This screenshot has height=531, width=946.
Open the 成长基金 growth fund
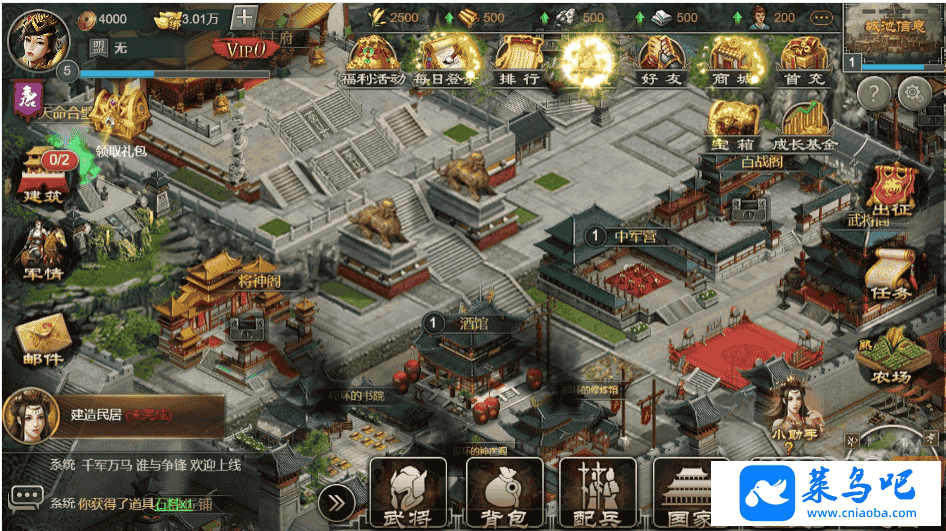click(x=805, y=127)
